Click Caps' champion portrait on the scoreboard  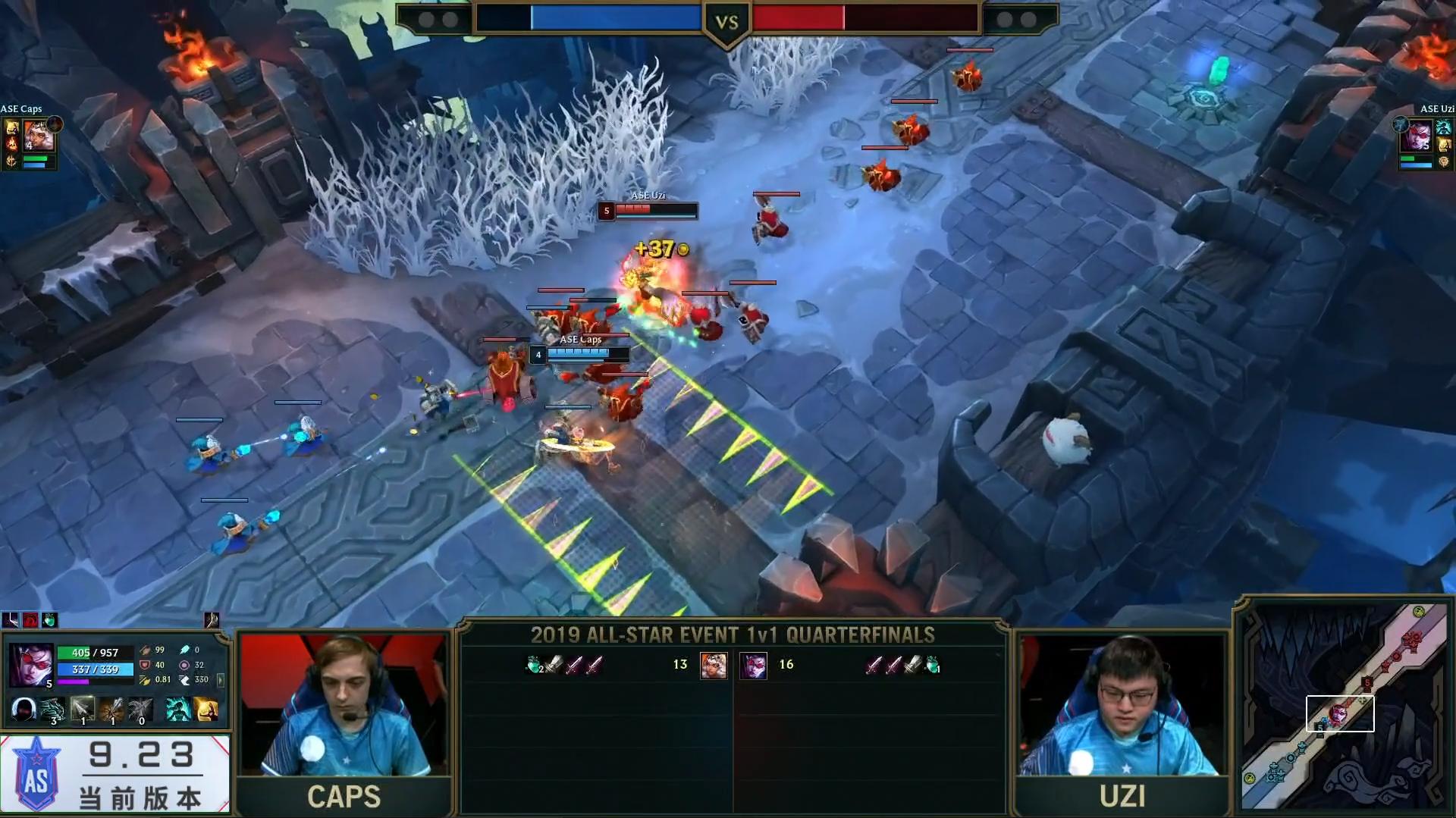coord(713,665)
